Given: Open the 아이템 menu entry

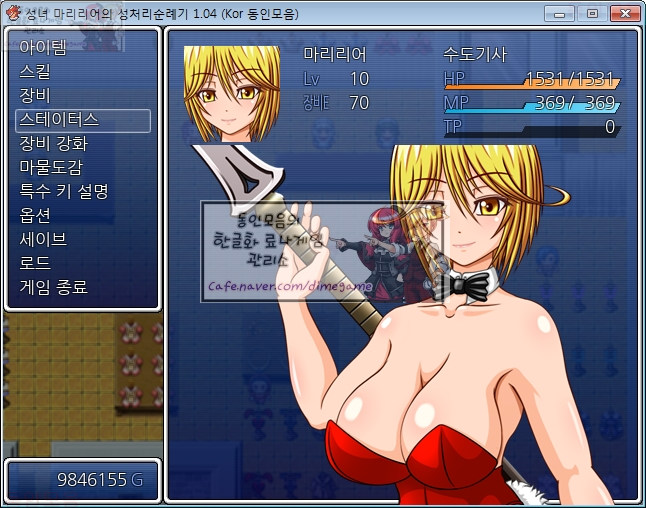Looking at the screenshot, I should click(43, 48).
